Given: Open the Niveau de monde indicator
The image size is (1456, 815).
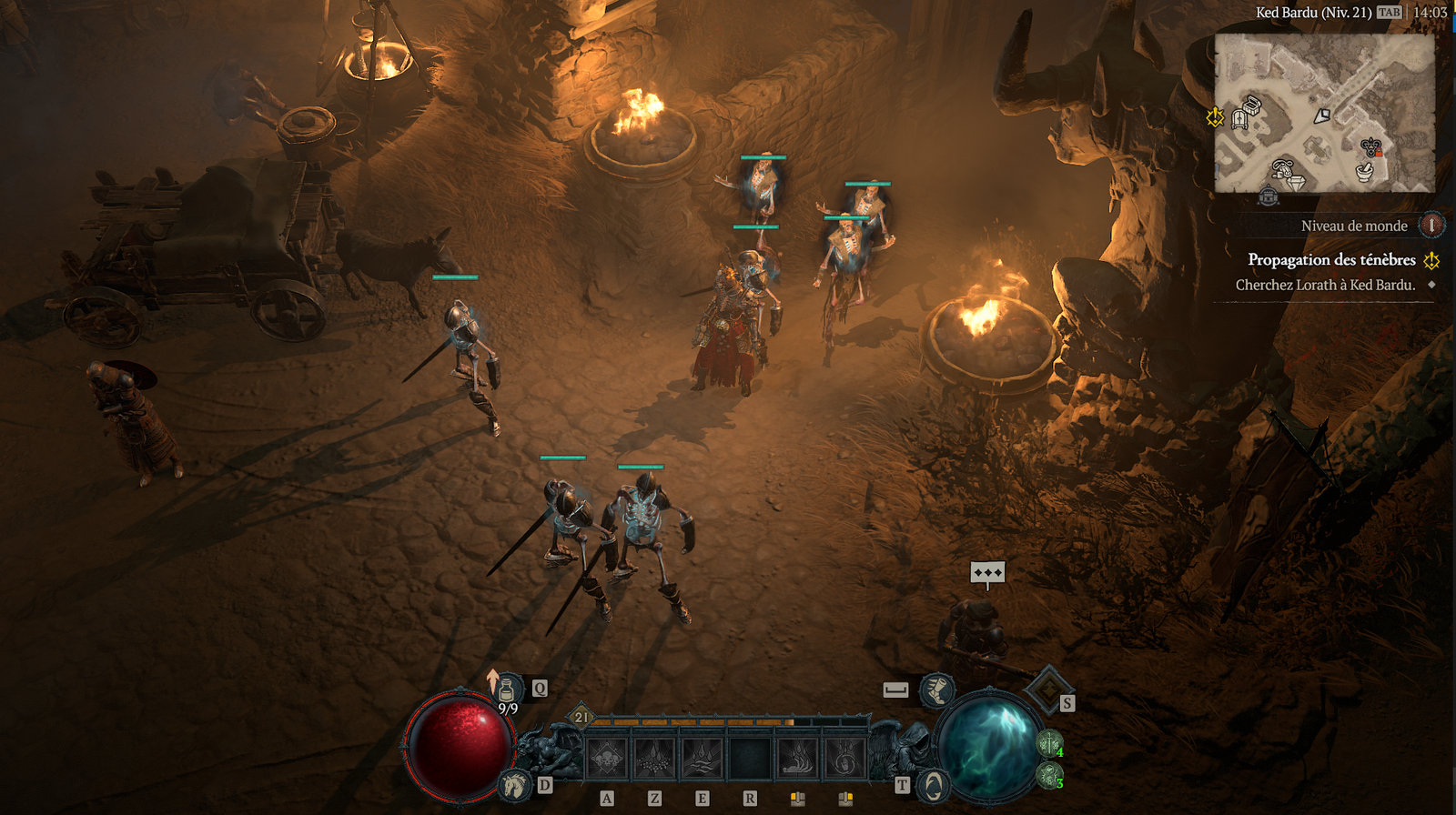Looking at the screenshot, I should click(1431, 225).
